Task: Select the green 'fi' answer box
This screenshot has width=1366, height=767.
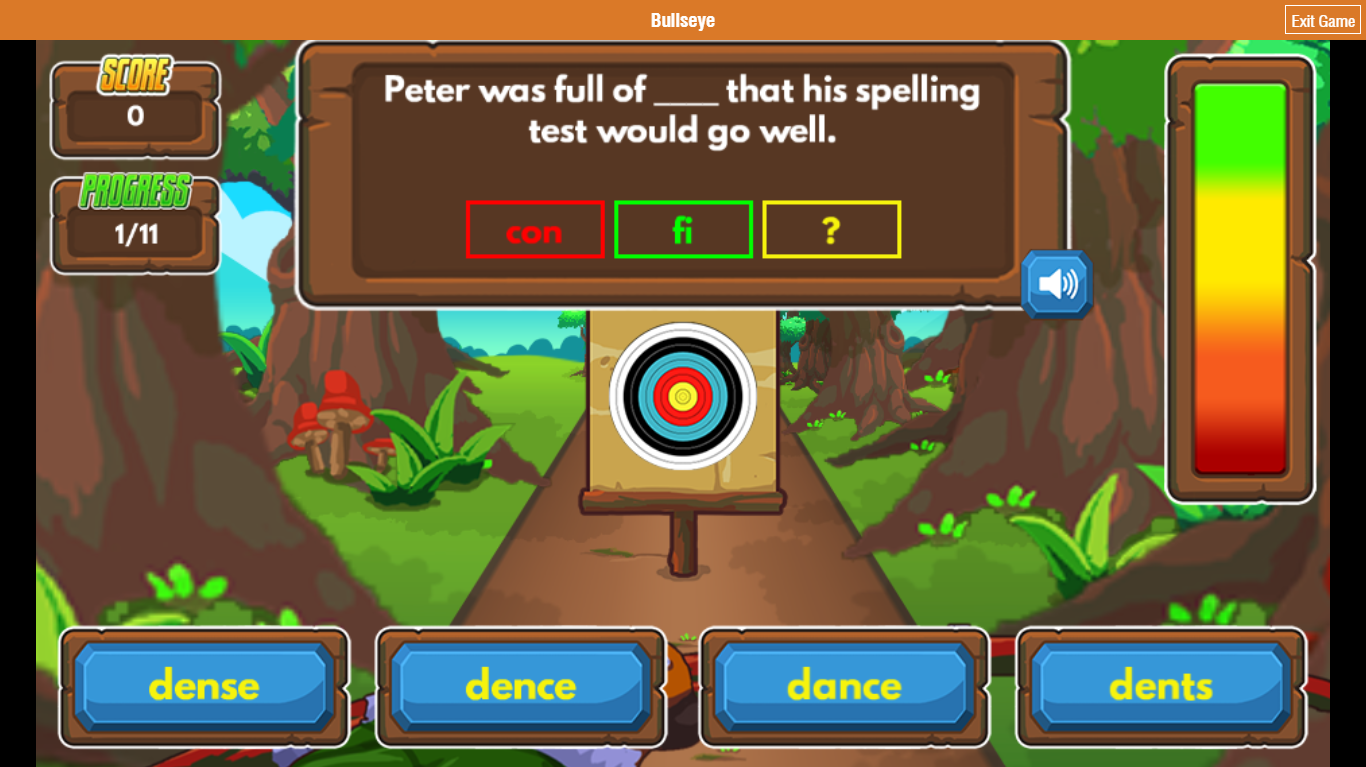Action: [x=683, y=229]
